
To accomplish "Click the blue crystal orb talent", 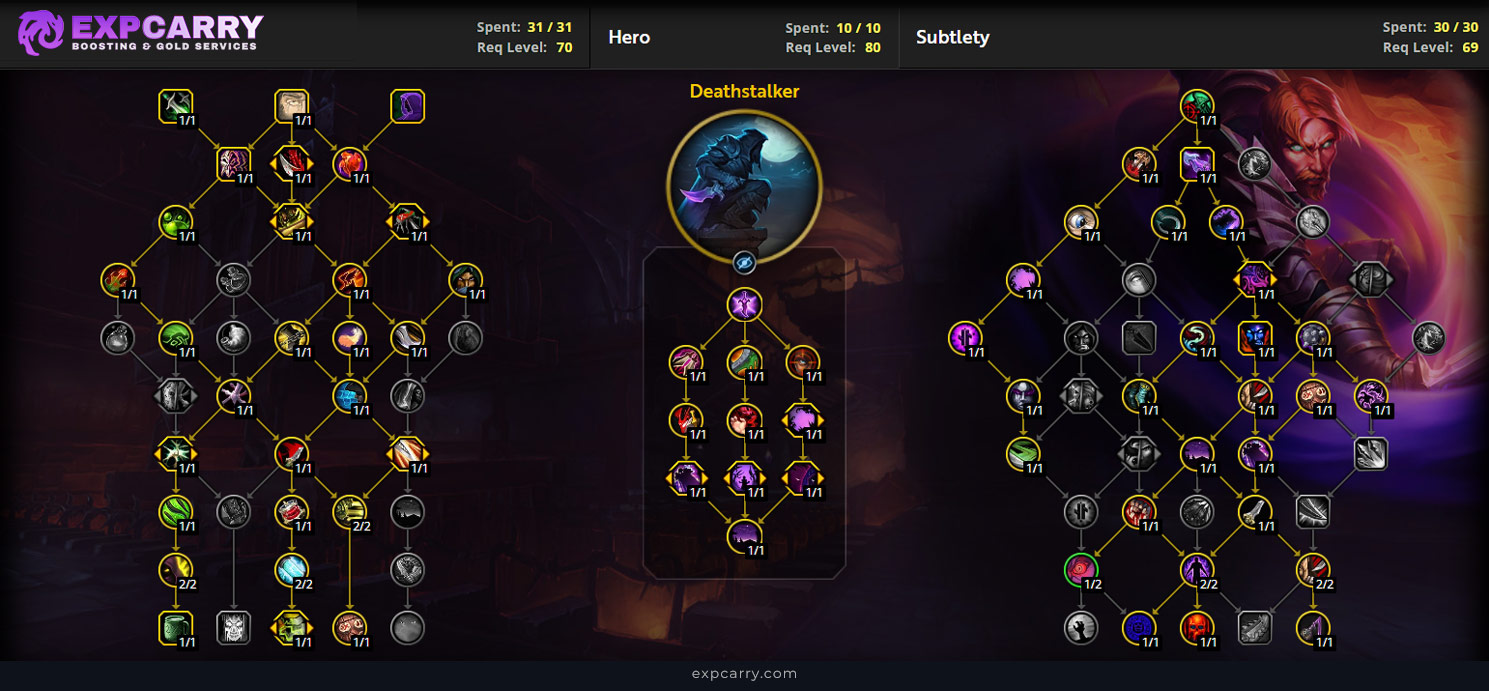I will 291,570.
